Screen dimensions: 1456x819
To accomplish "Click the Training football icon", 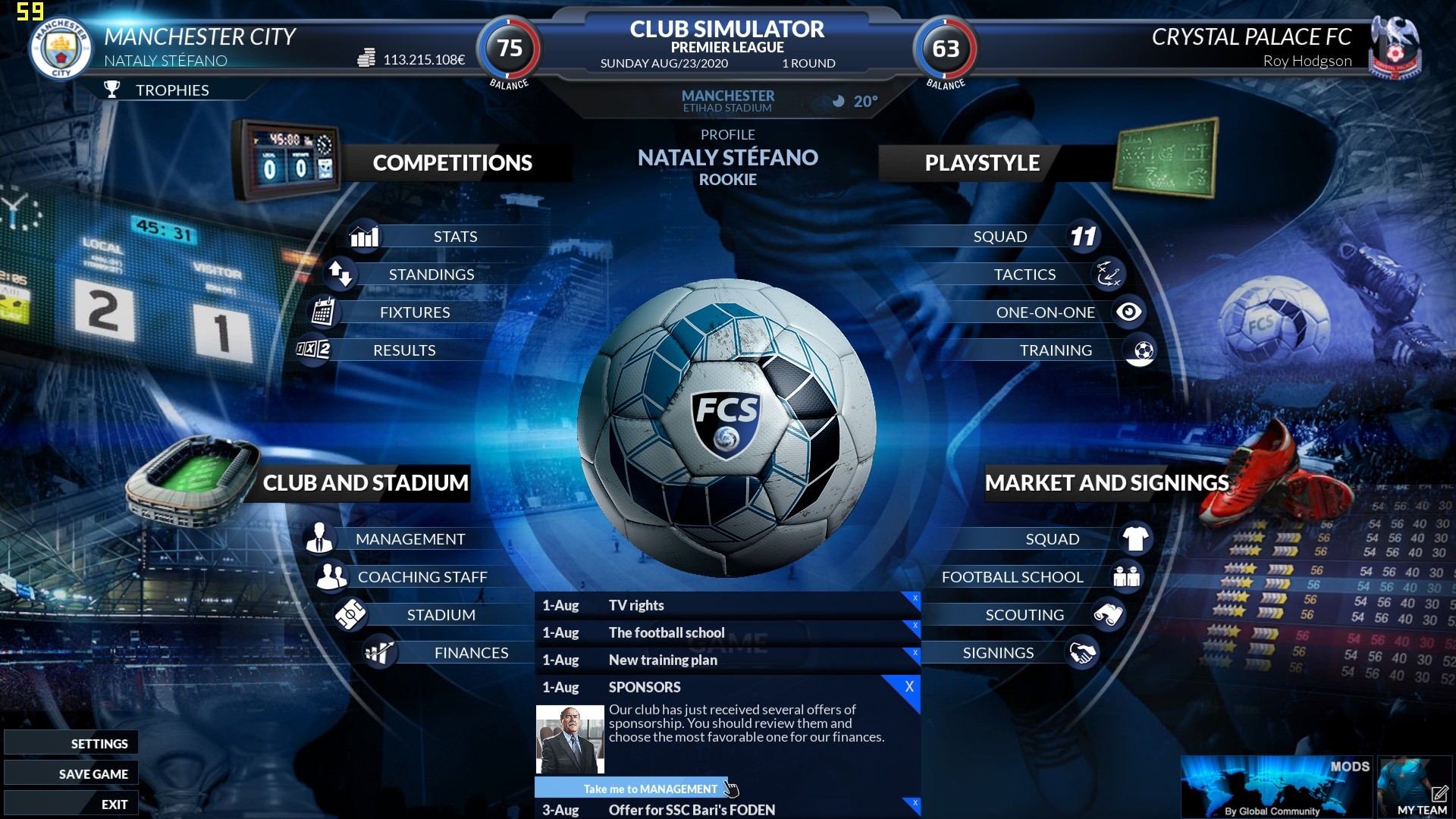I will click(1140, 350).
